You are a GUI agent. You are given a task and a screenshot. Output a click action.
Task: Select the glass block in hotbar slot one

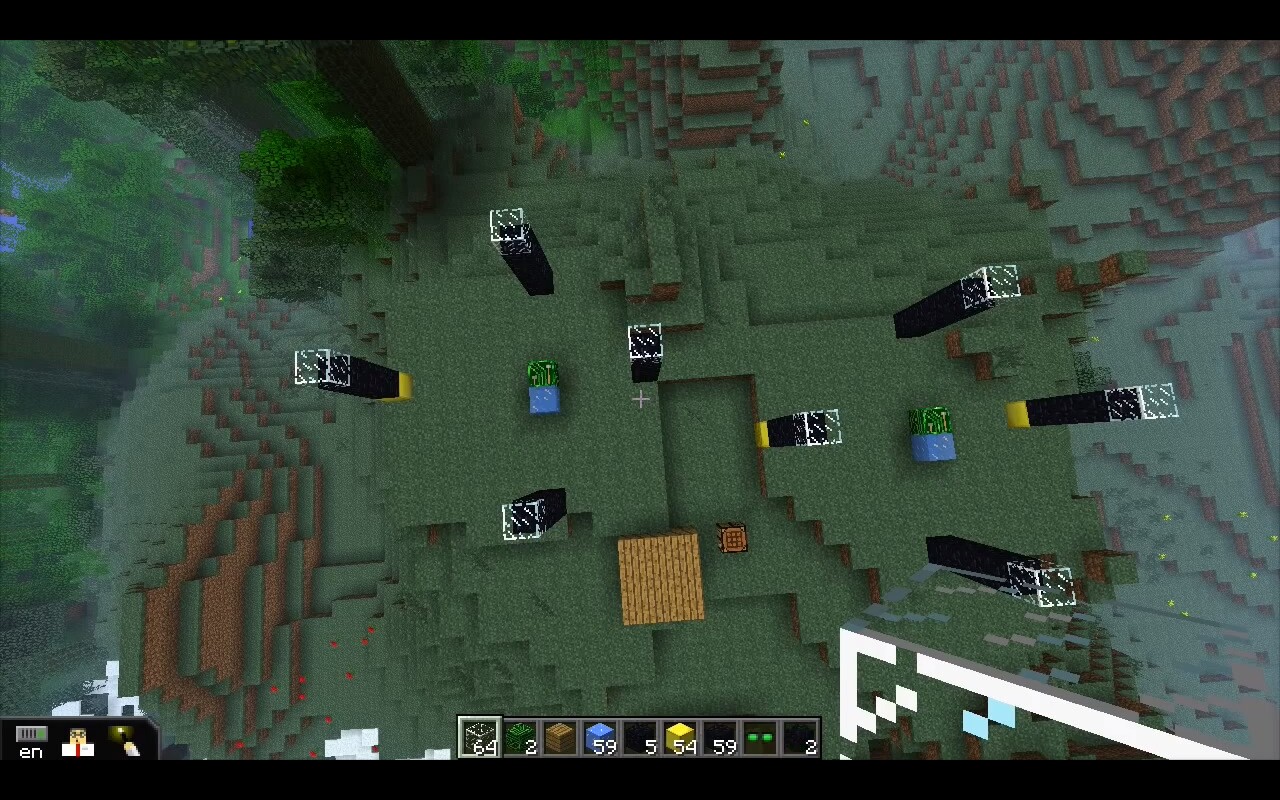(x=480, y=734)
